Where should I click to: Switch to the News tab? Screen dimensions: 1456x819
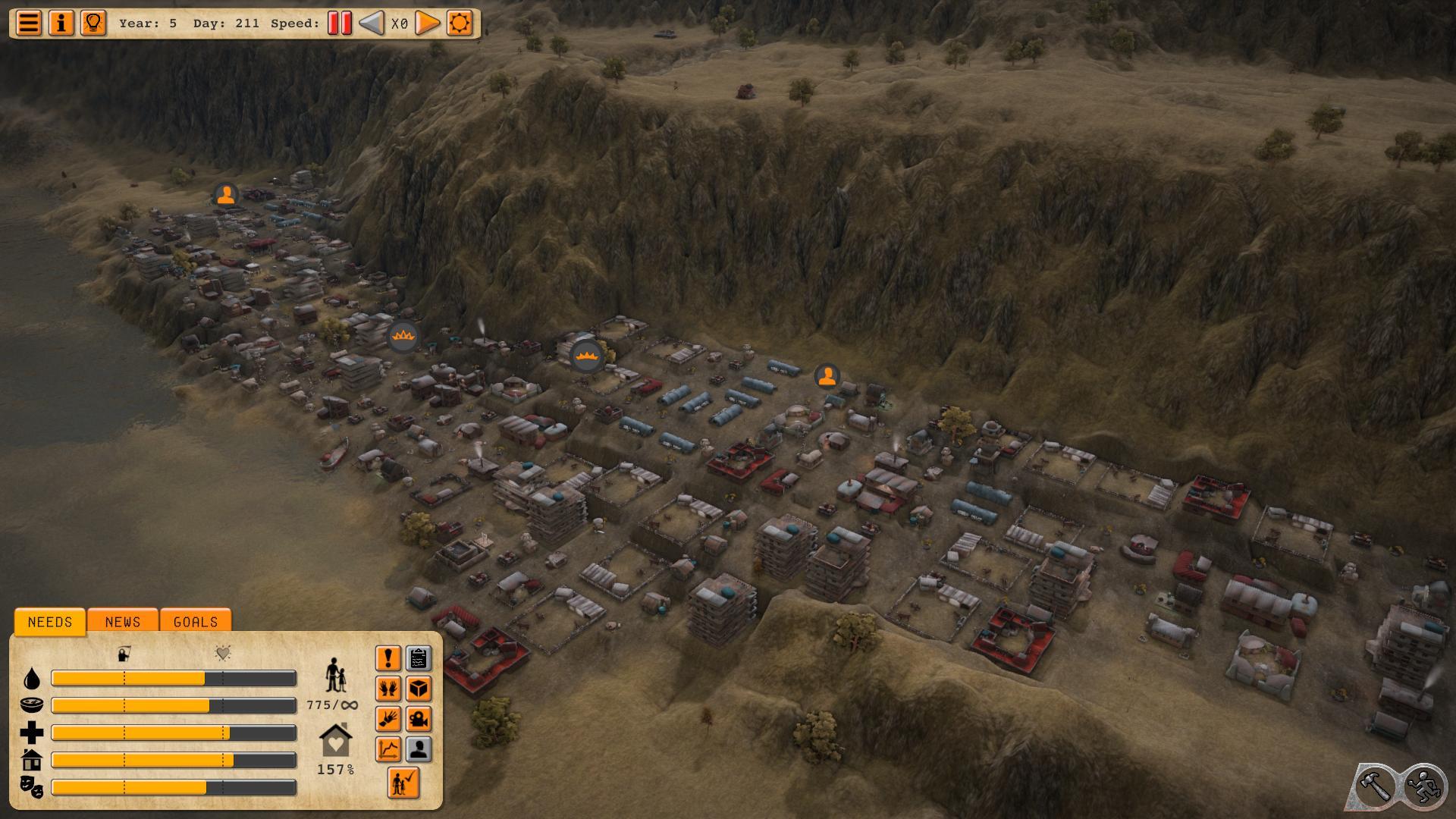click(123, 622)
